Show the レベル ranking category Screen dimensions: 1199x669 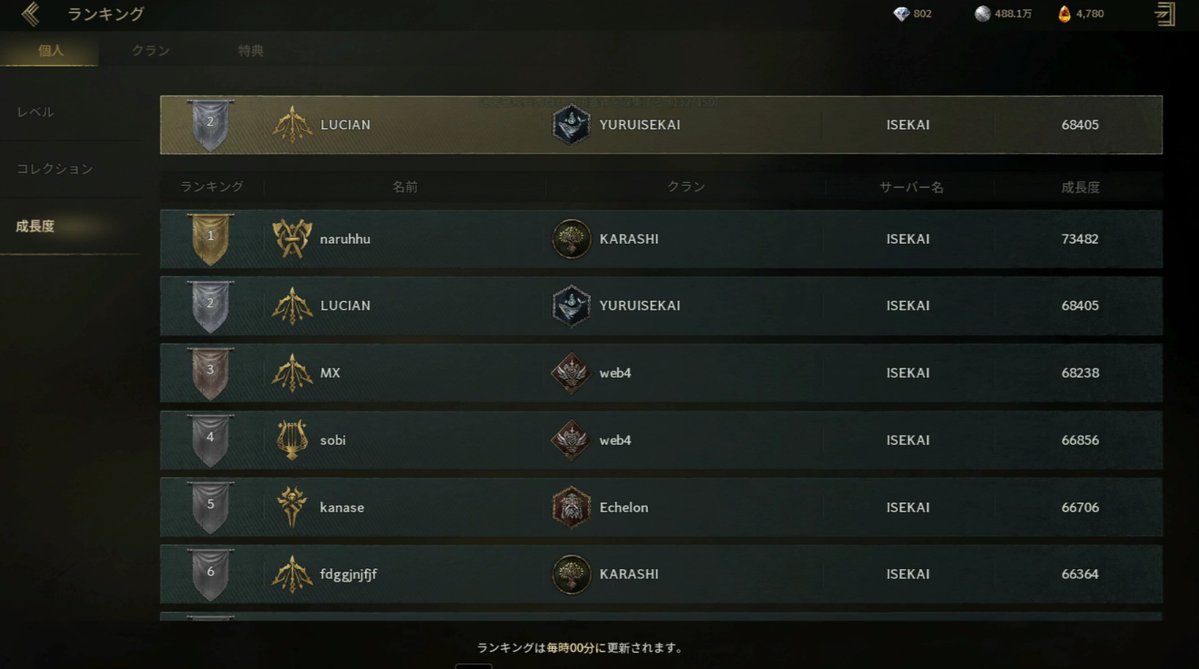pos(36,112)
